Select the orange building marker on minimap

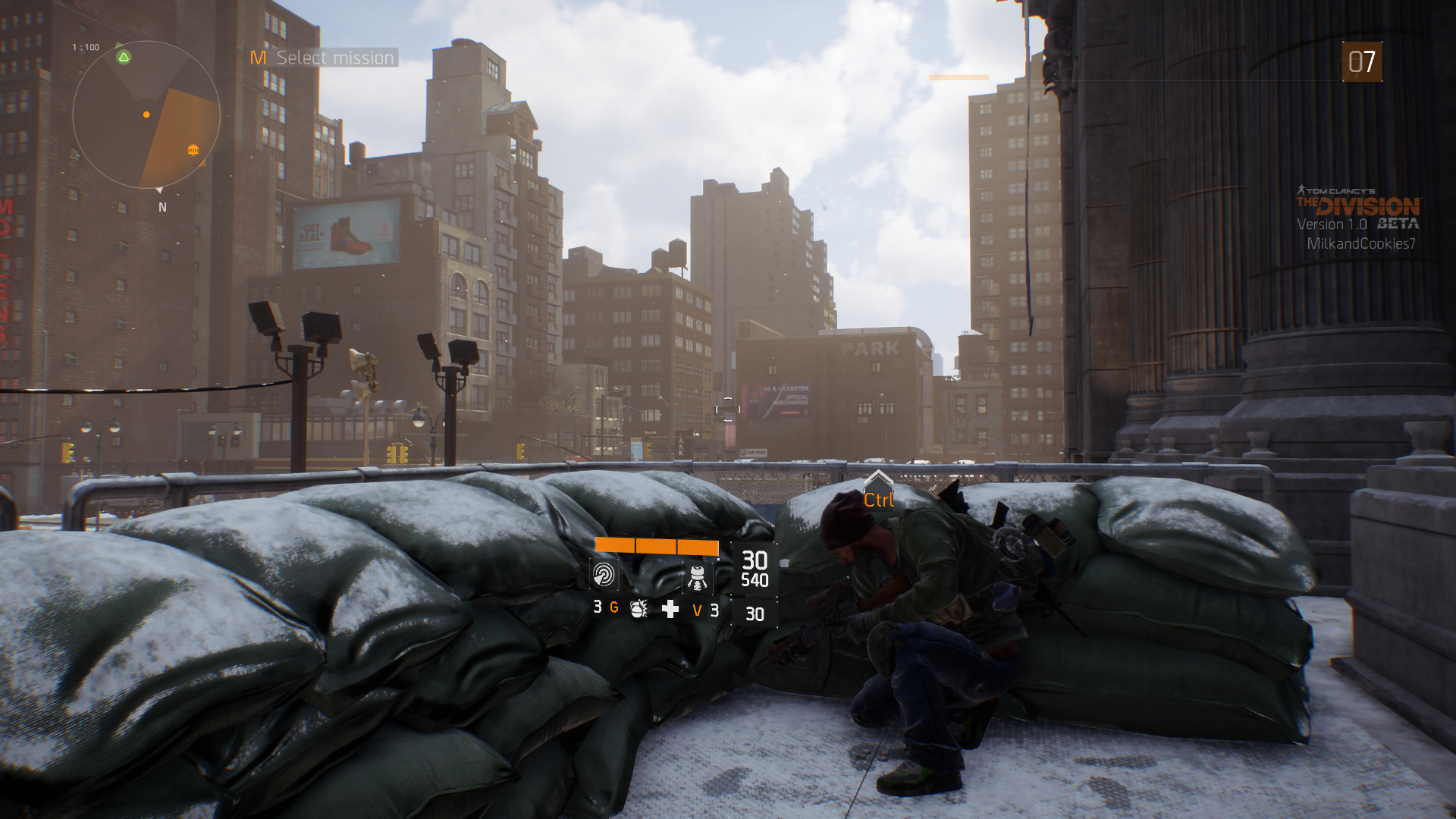coord(193,149)
